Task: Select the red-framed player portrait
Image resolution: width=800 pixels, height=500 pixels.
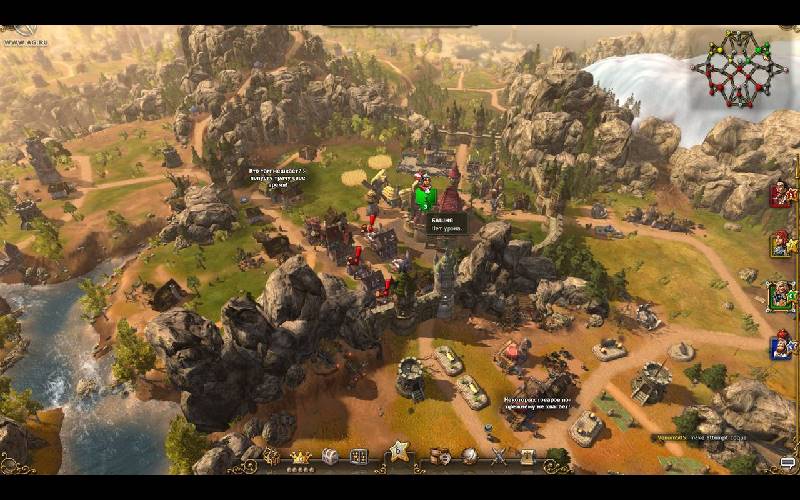Action: click(x=781, y=192)
